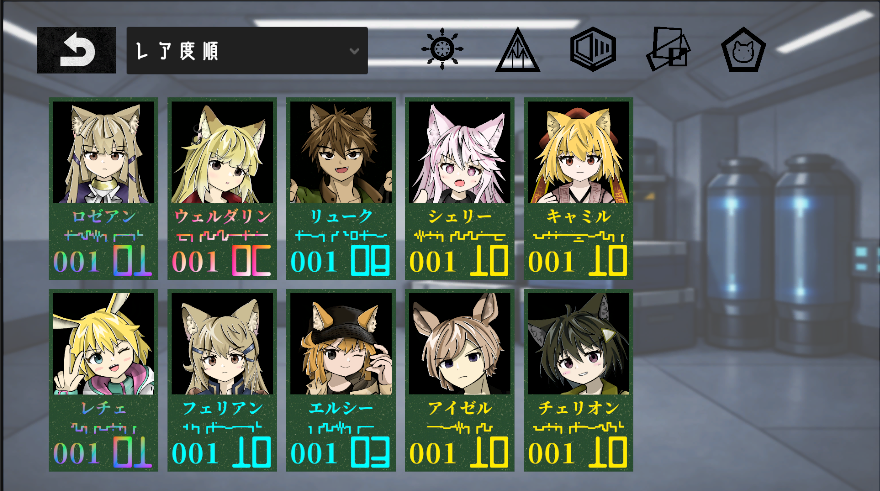Select the ロゼアン character card
Image resolution: width=880 pixels, height=491 pixels.
coord(103,188)
